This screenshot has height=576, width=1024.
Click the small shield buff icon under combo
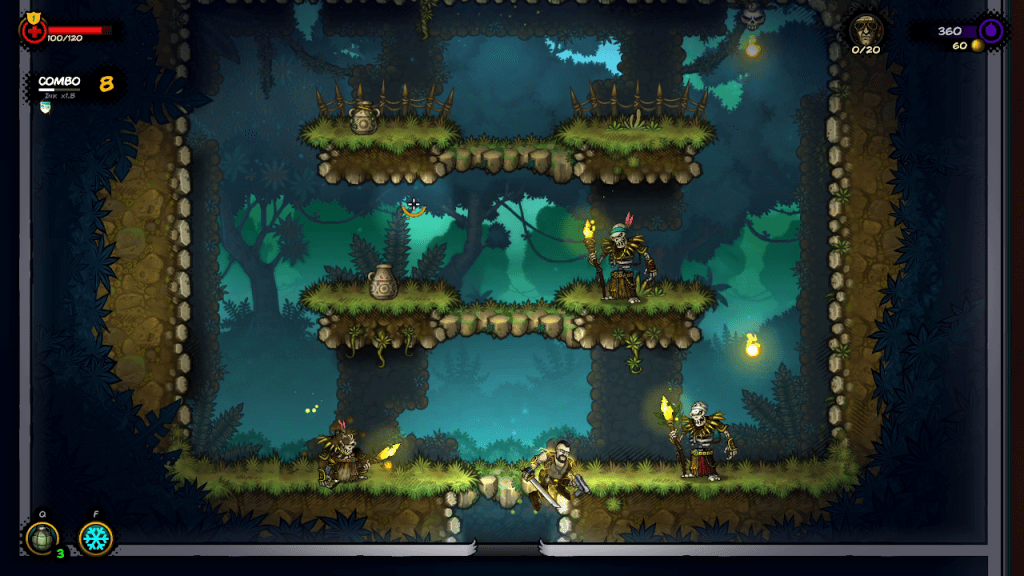tap(44, 107)
